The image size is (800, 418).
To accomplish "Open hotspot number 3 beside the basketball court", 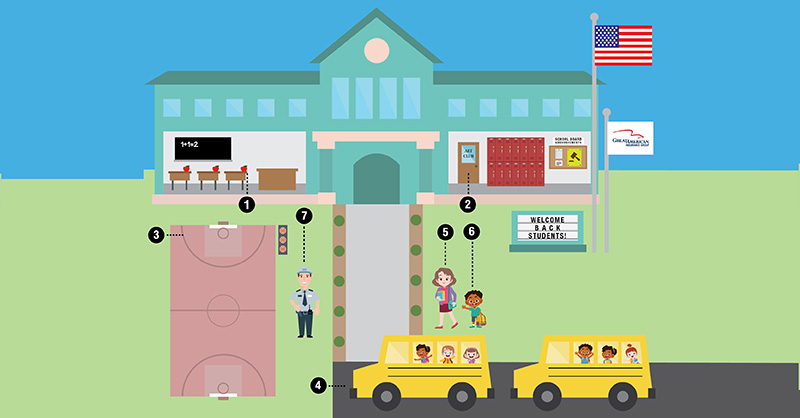I will point(156,235).
